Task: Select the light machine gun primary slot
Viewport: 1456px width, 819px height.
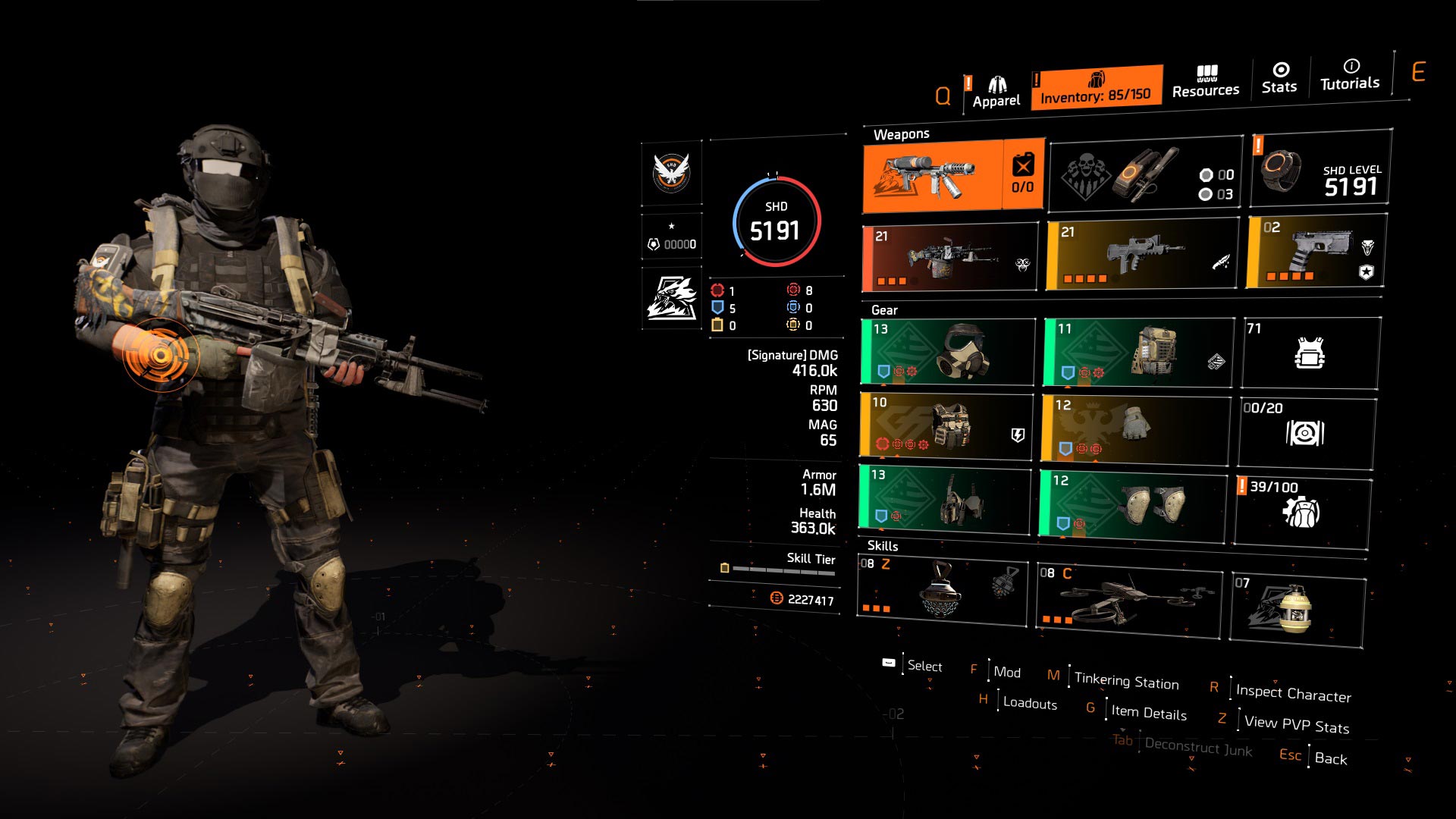Action: coord(950,258)
